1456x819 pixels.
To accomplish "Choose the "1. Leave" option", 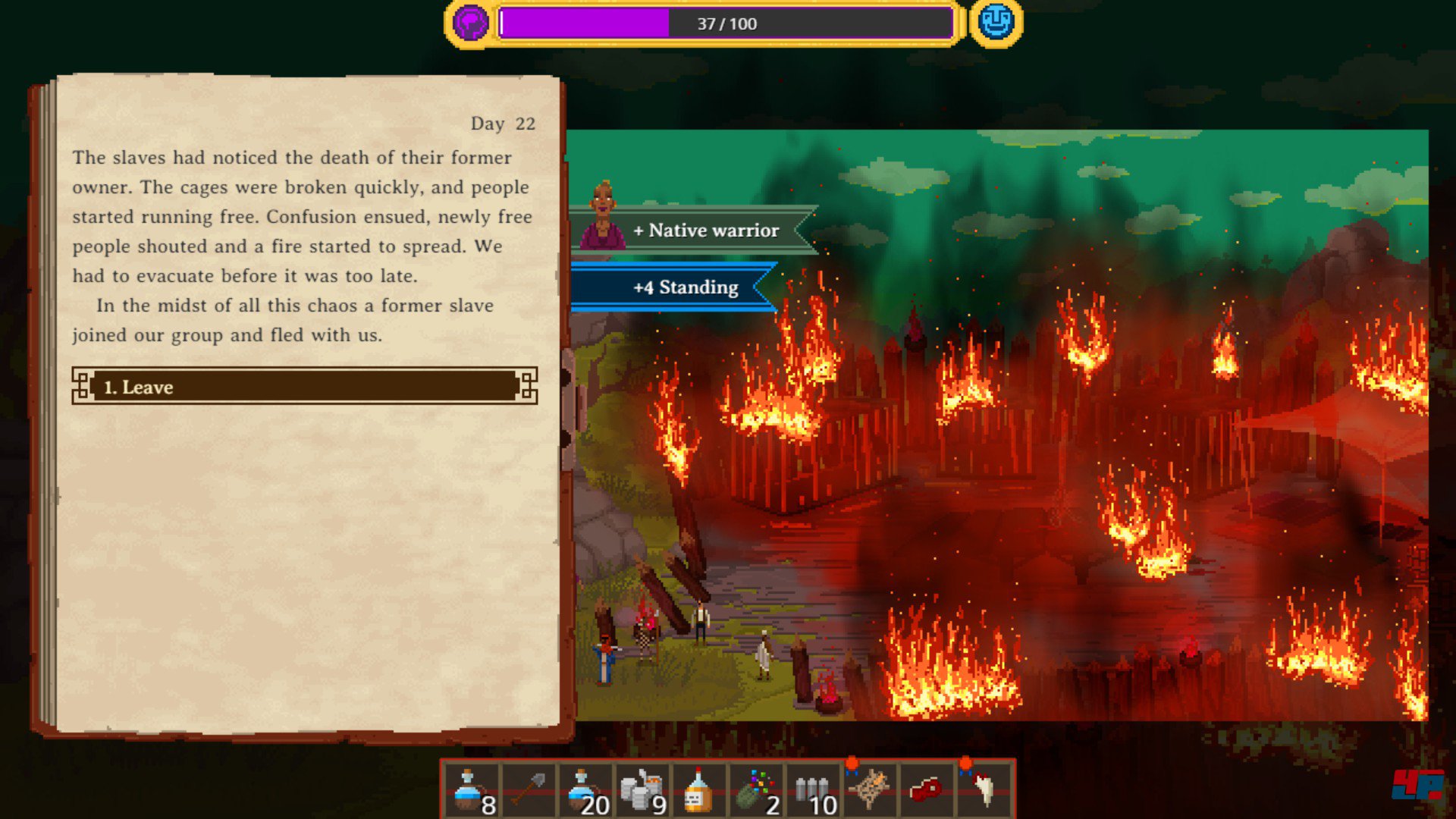I will 304,387.
